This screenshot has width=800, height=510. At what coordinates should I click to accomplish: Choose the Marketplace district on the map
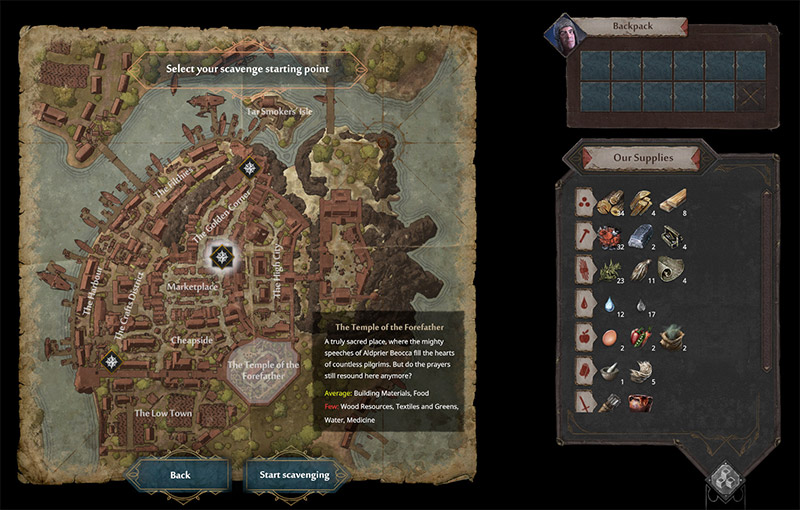(x=192, y=287)
